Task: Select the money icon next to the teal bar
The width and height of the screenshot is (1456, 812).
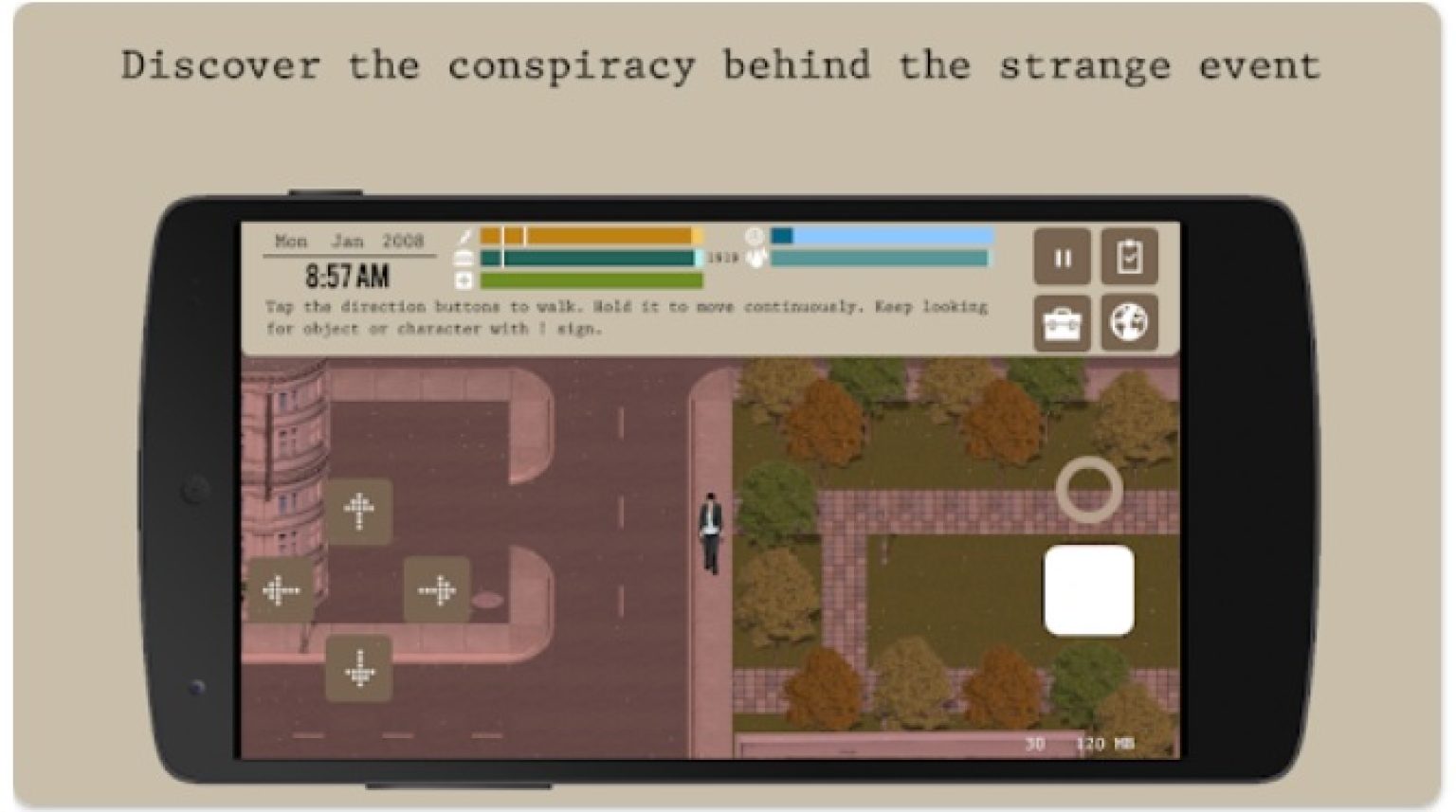Action: (x=464, y=258)
